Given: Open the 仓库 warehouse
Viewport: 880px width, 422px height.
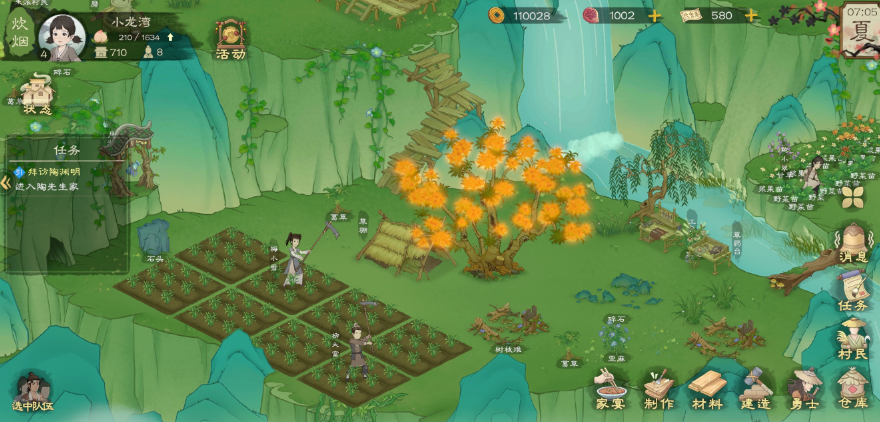Looking at the screenshot, I should click(x=853, y=389).
